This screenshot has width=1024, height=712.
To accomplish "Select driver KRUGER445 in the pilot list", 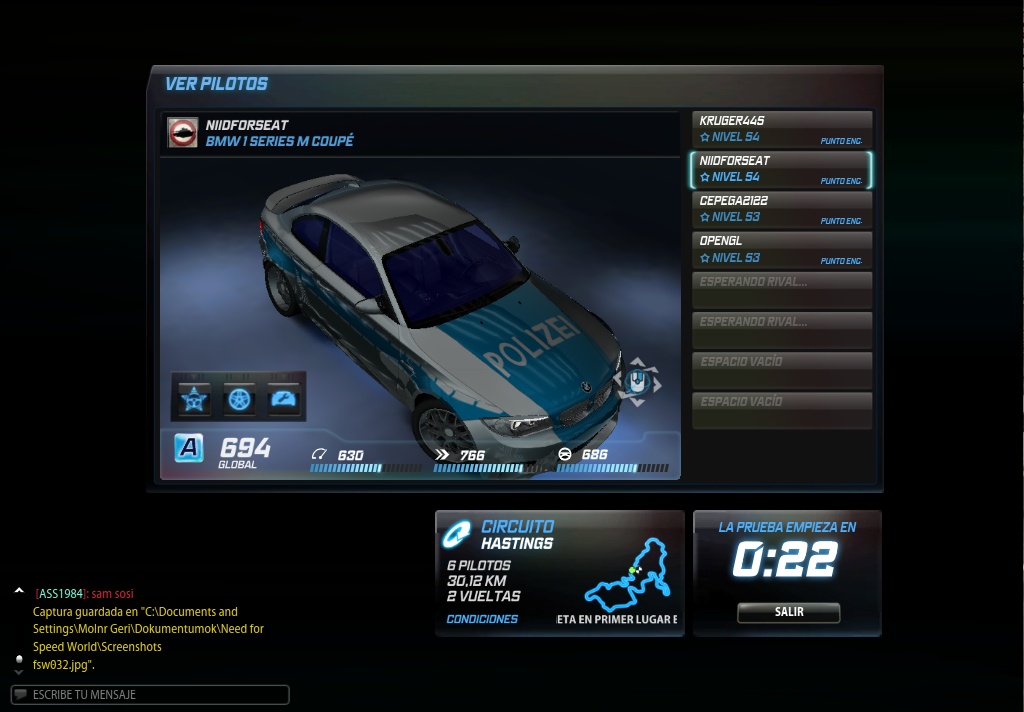I will pyautogui.click(x=781, y=130).
